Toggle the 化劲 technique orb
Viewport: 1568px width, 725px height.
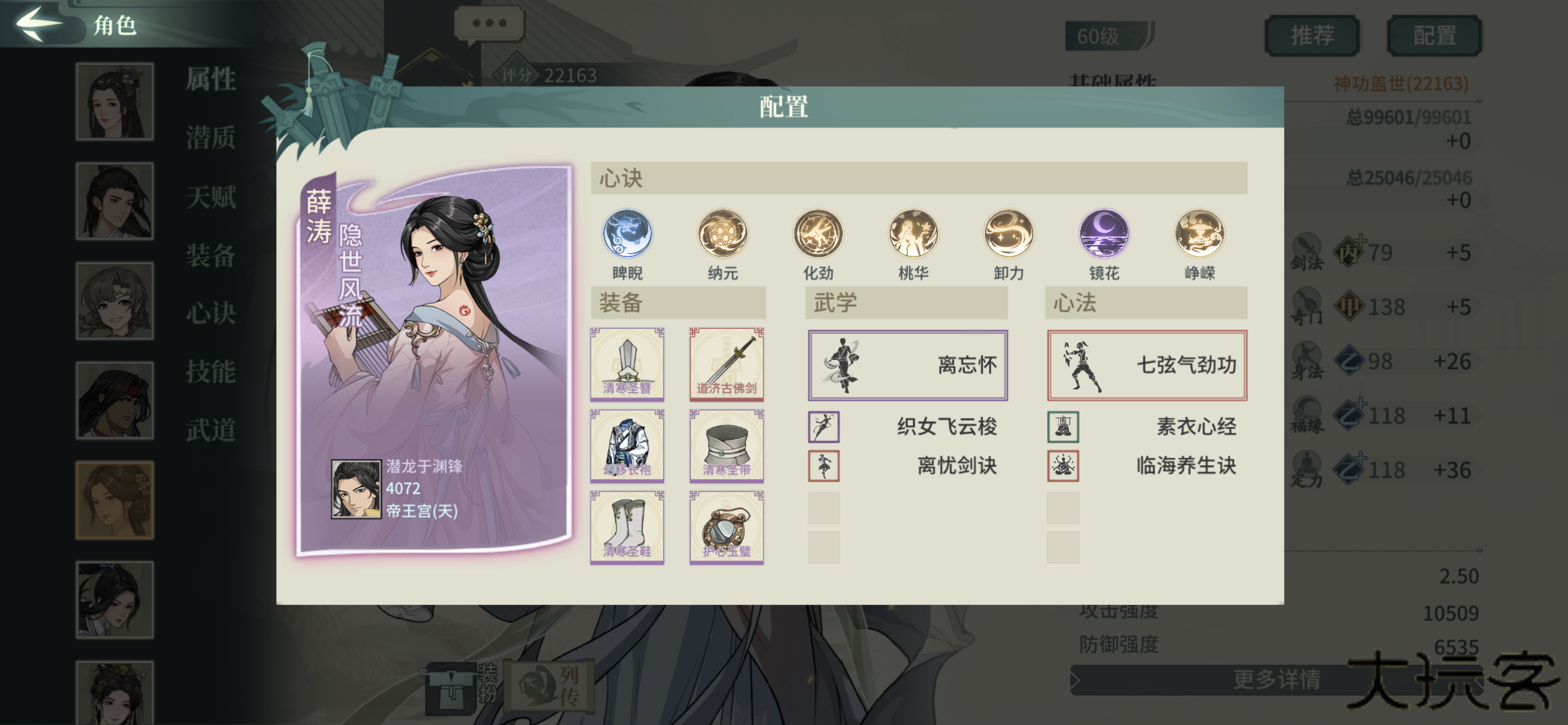[x=817, y=234]
